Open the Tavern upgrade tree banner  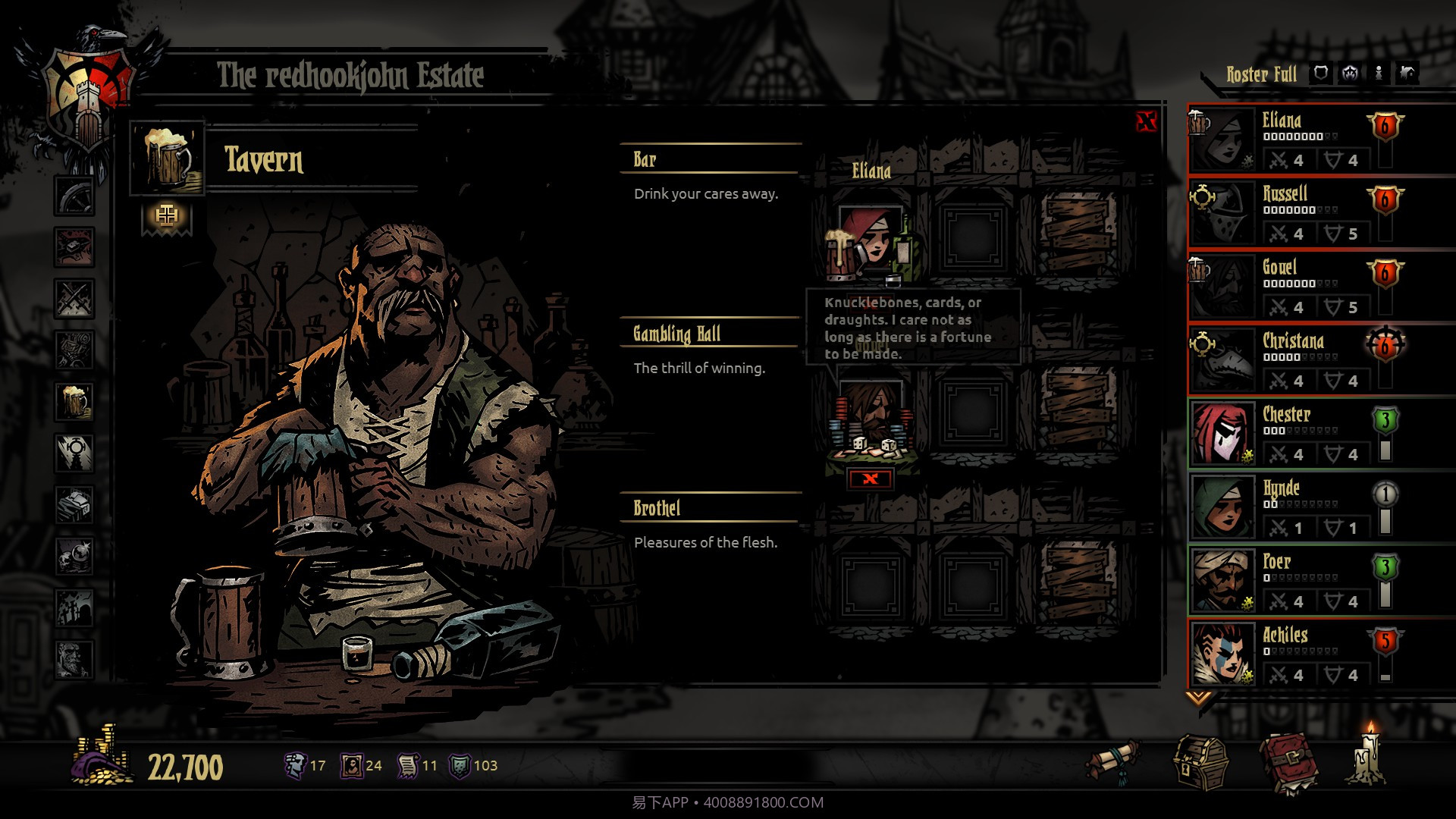[x=165, y=215]
